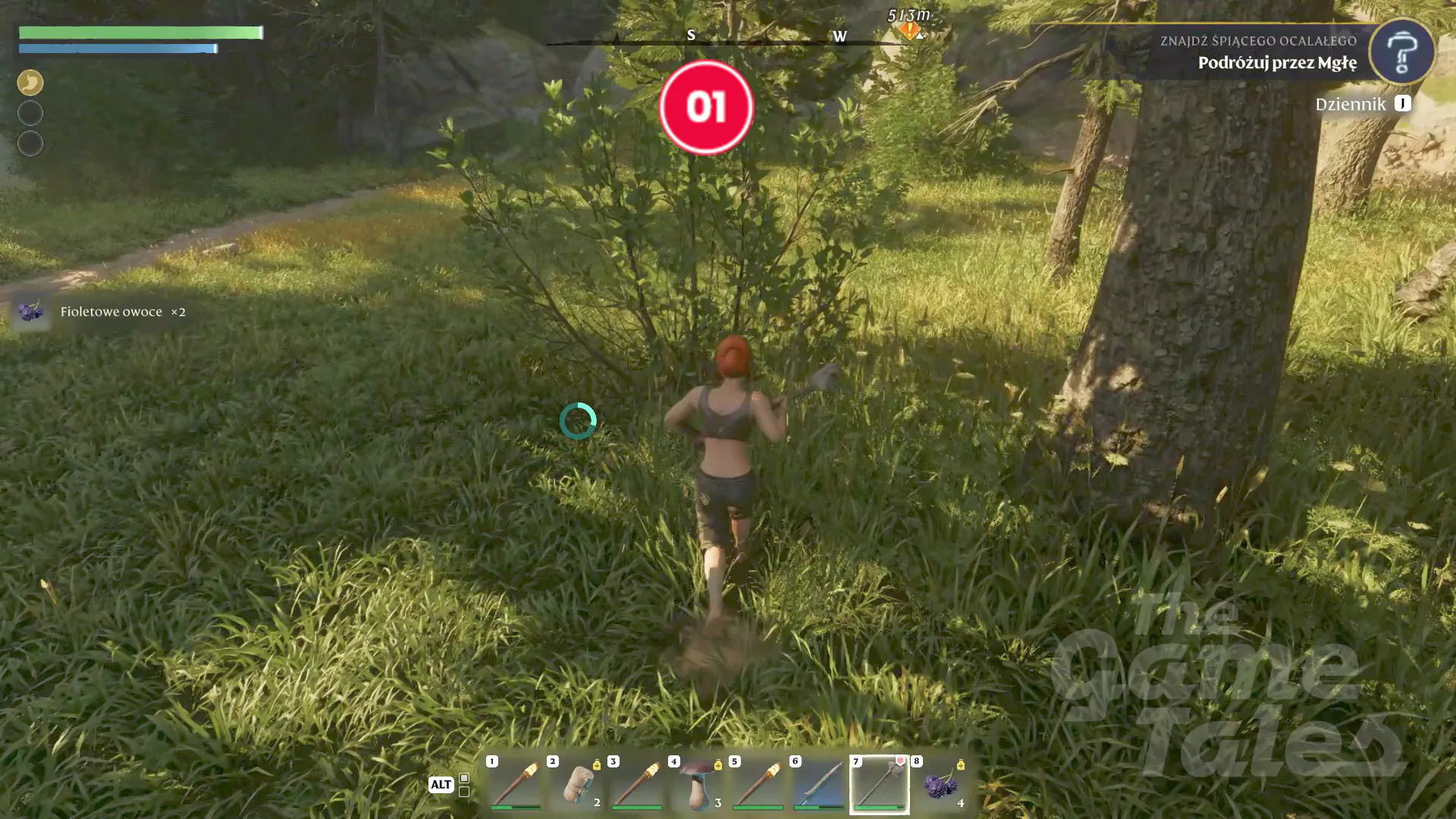Viewport: 1456px width, 819px height.
Task: Select the torch in hotbar slot 1
Action: (x=516, y=784)
